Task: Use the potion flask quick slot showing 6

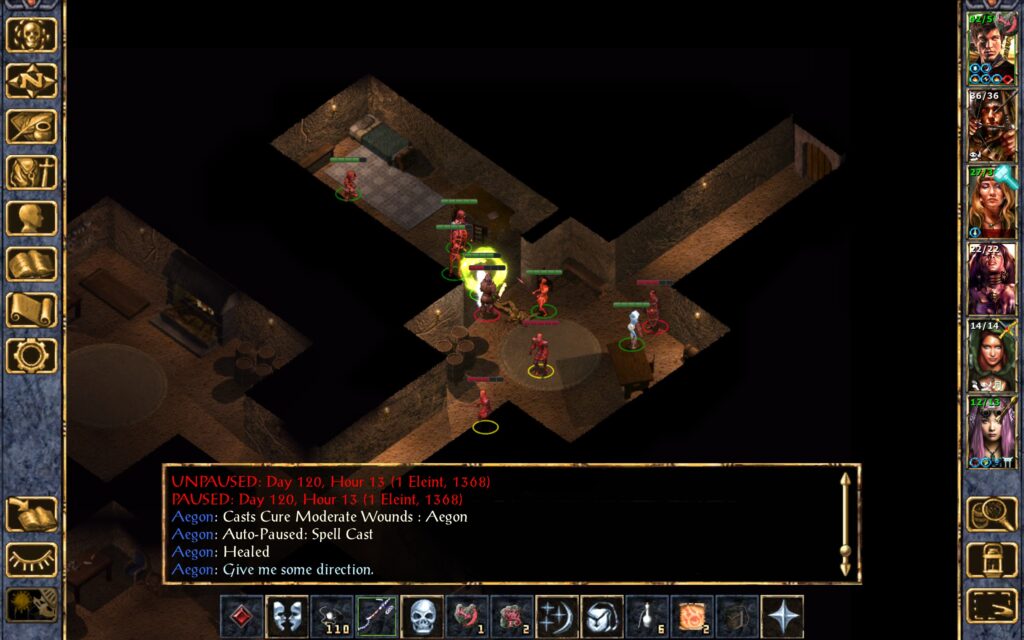Action: (647, 617)
